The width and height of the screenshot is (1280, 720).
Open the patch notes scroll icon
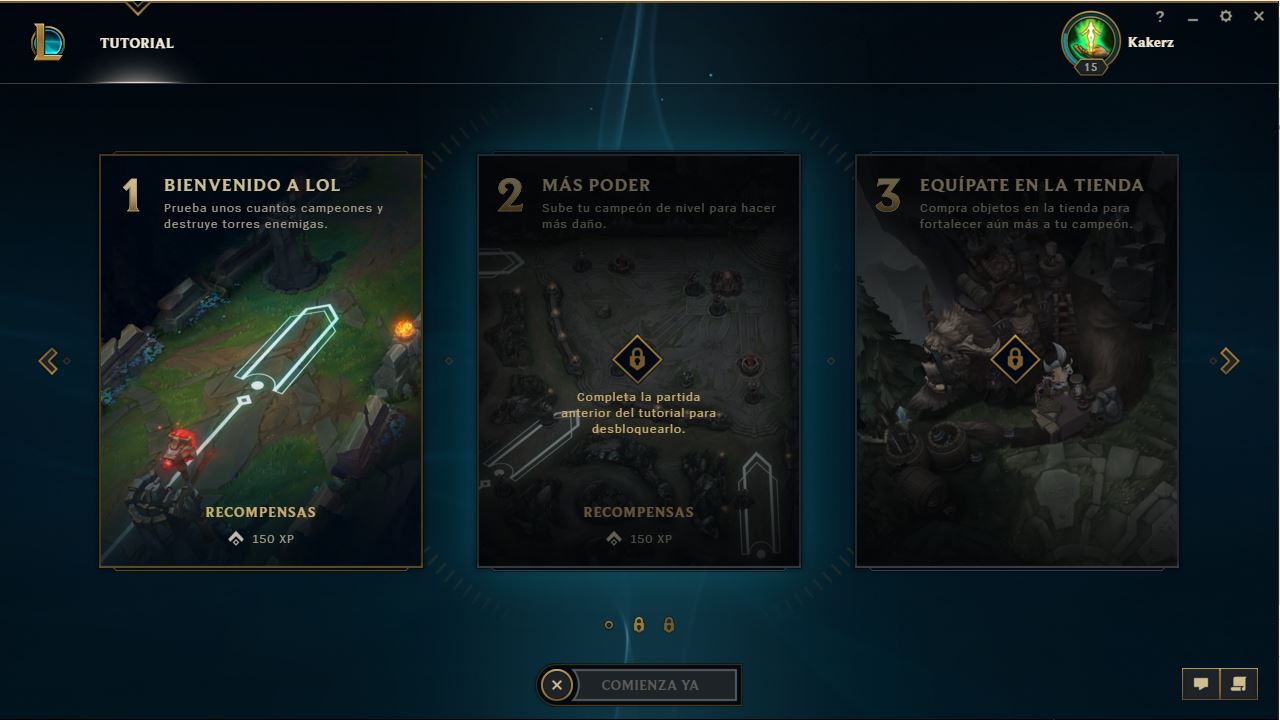click(1238, 684)
